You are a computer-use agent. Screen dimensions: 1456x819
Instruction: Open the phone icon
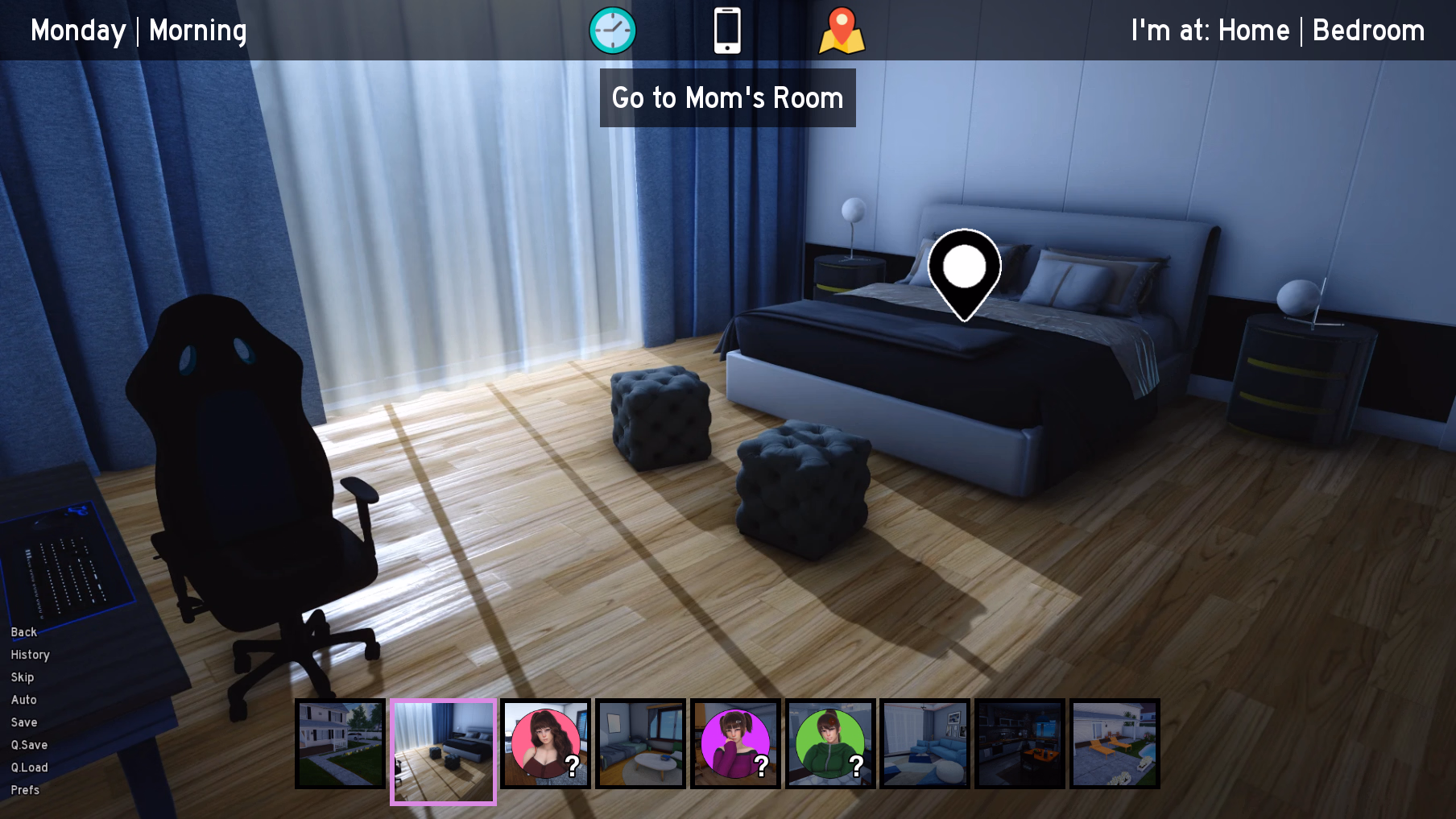(728, 30)
